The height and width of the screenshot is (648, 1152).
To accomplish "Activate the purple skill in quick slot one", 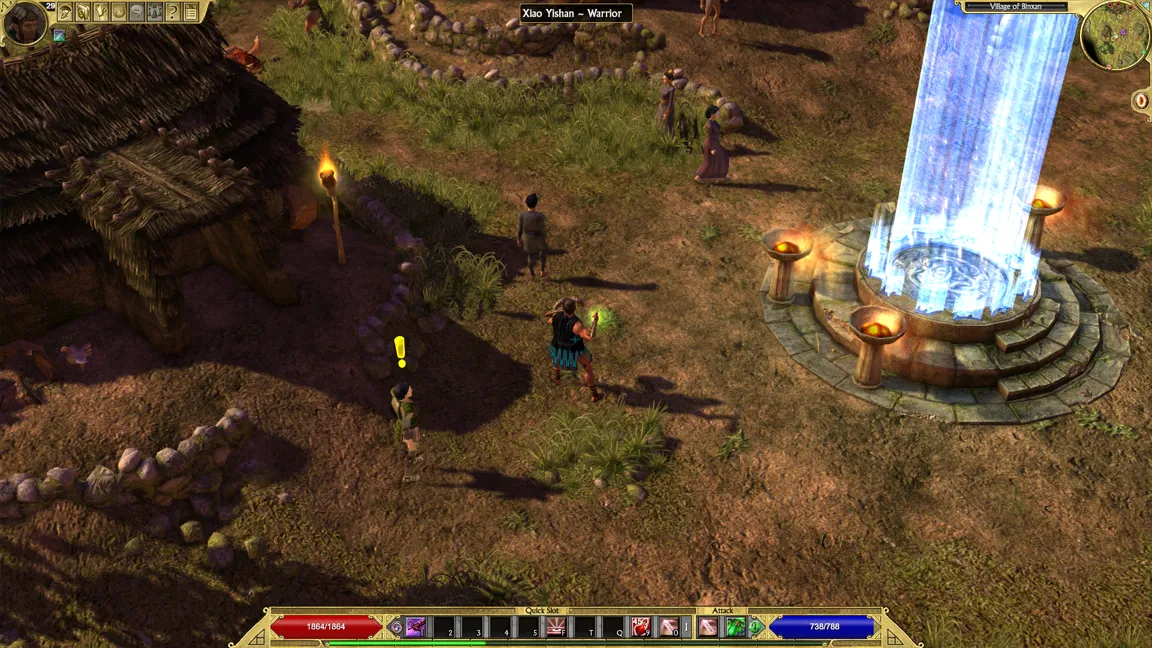I will [x=416, y=627].
